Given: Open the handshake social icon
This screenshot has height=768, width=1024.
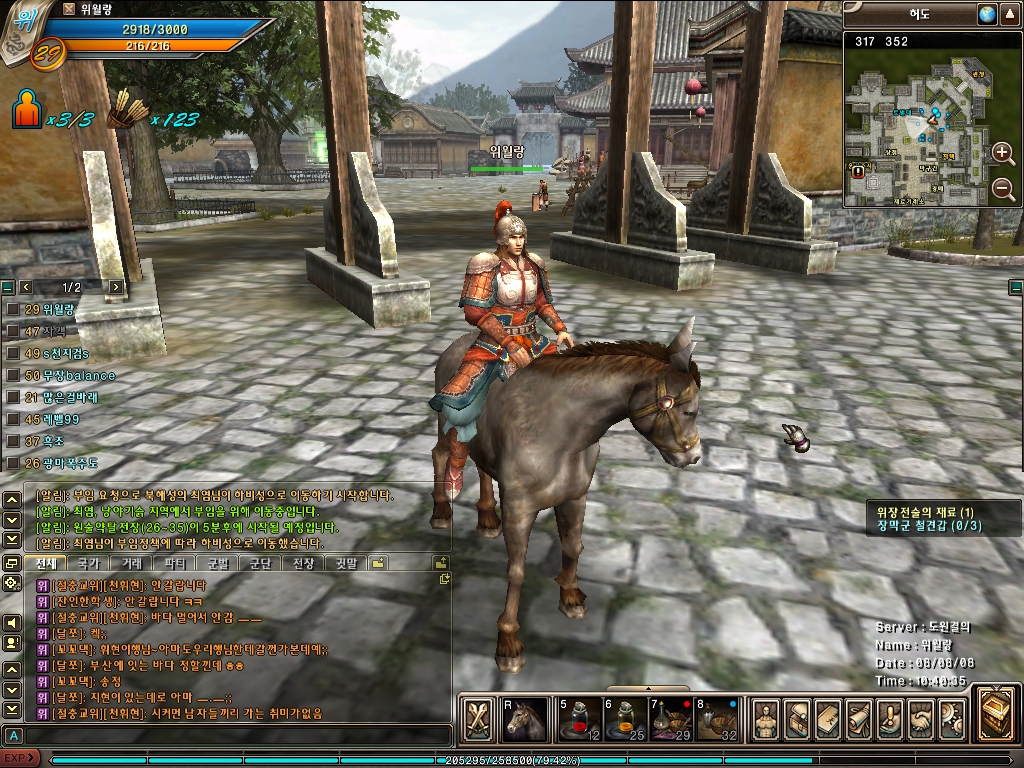Looking at the screenshot, I should 921,719.
